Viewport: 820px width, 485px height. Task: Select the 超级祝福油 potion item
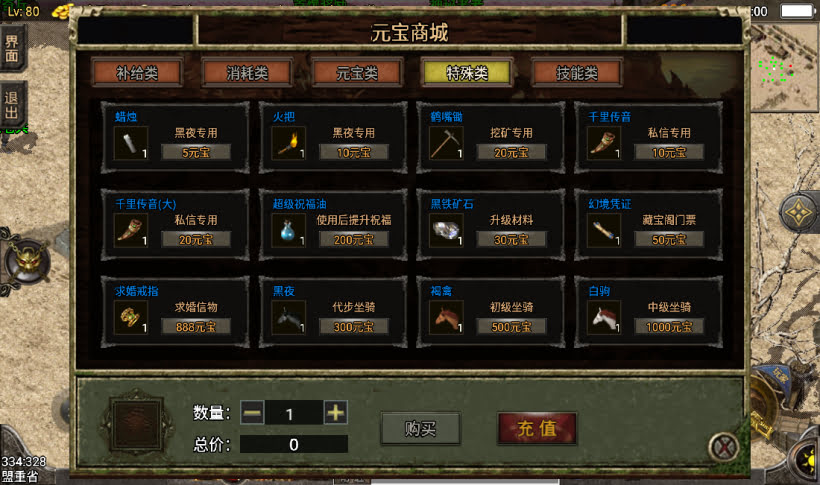[x=287, y=230]
